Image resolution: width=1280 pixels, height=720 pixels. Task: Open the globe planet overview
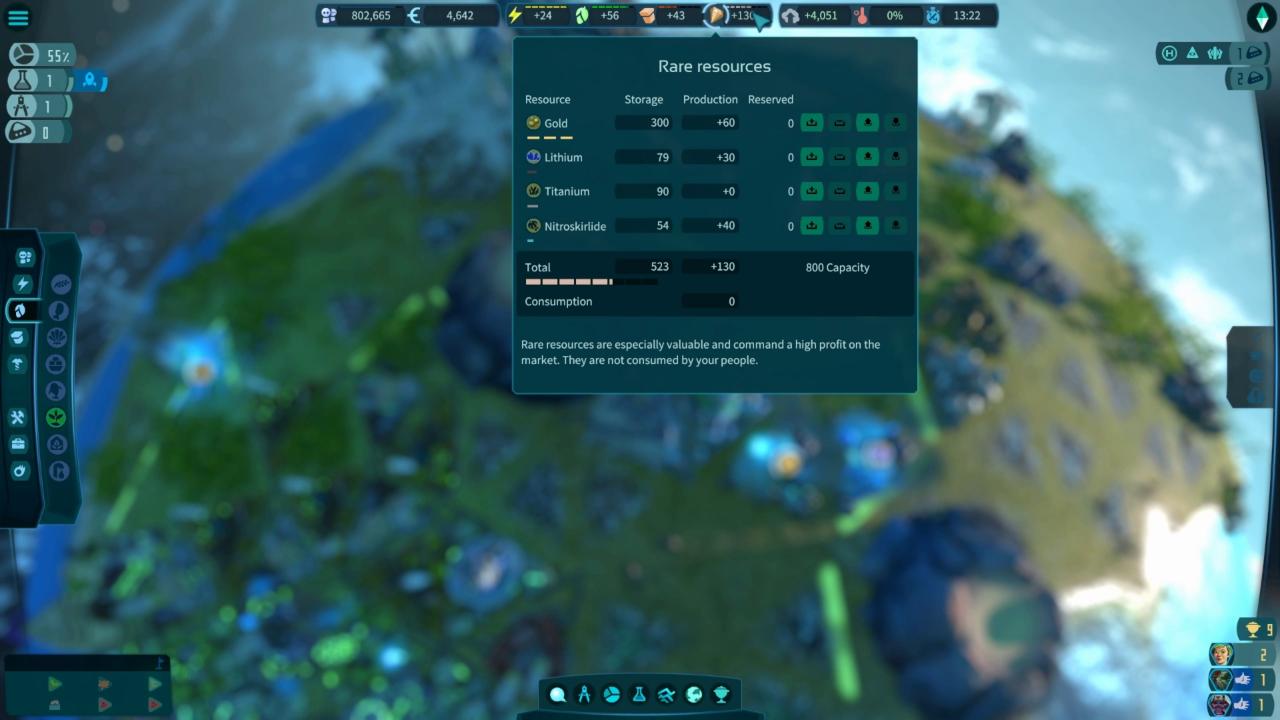coord(693,695)
